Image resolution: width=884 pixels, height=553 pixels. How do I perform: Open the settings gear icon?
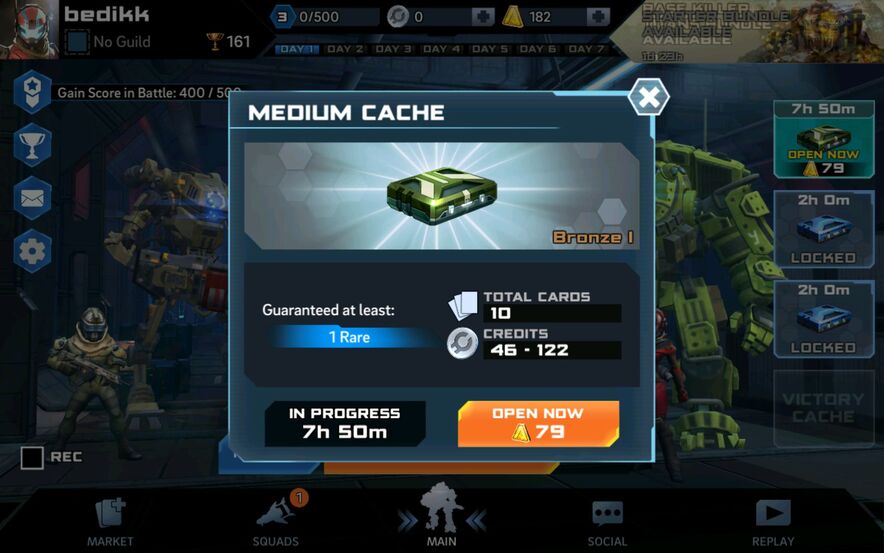(32, 250)
